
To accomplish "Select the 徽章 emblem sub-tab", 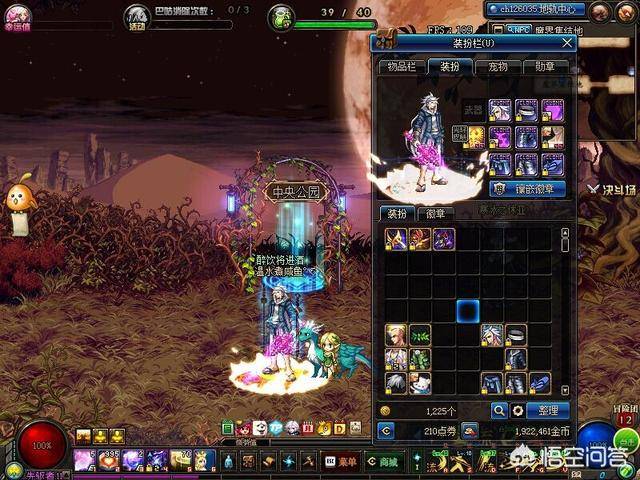I will (x=437, y=213).
